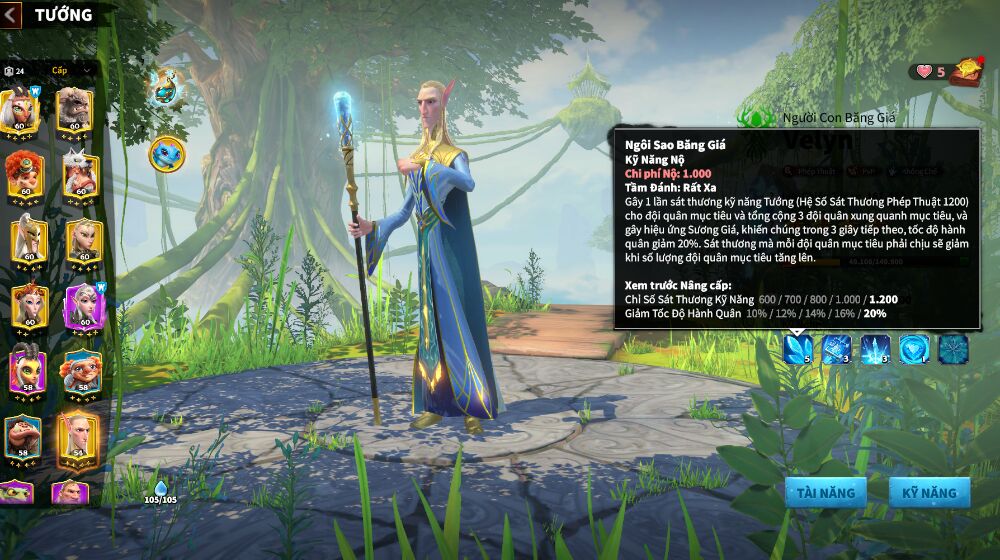Image resolution: width=1000 pixels, height=560 pixels.
Task: Open the Cấp sort dropdown
Action: pos(70,70)
